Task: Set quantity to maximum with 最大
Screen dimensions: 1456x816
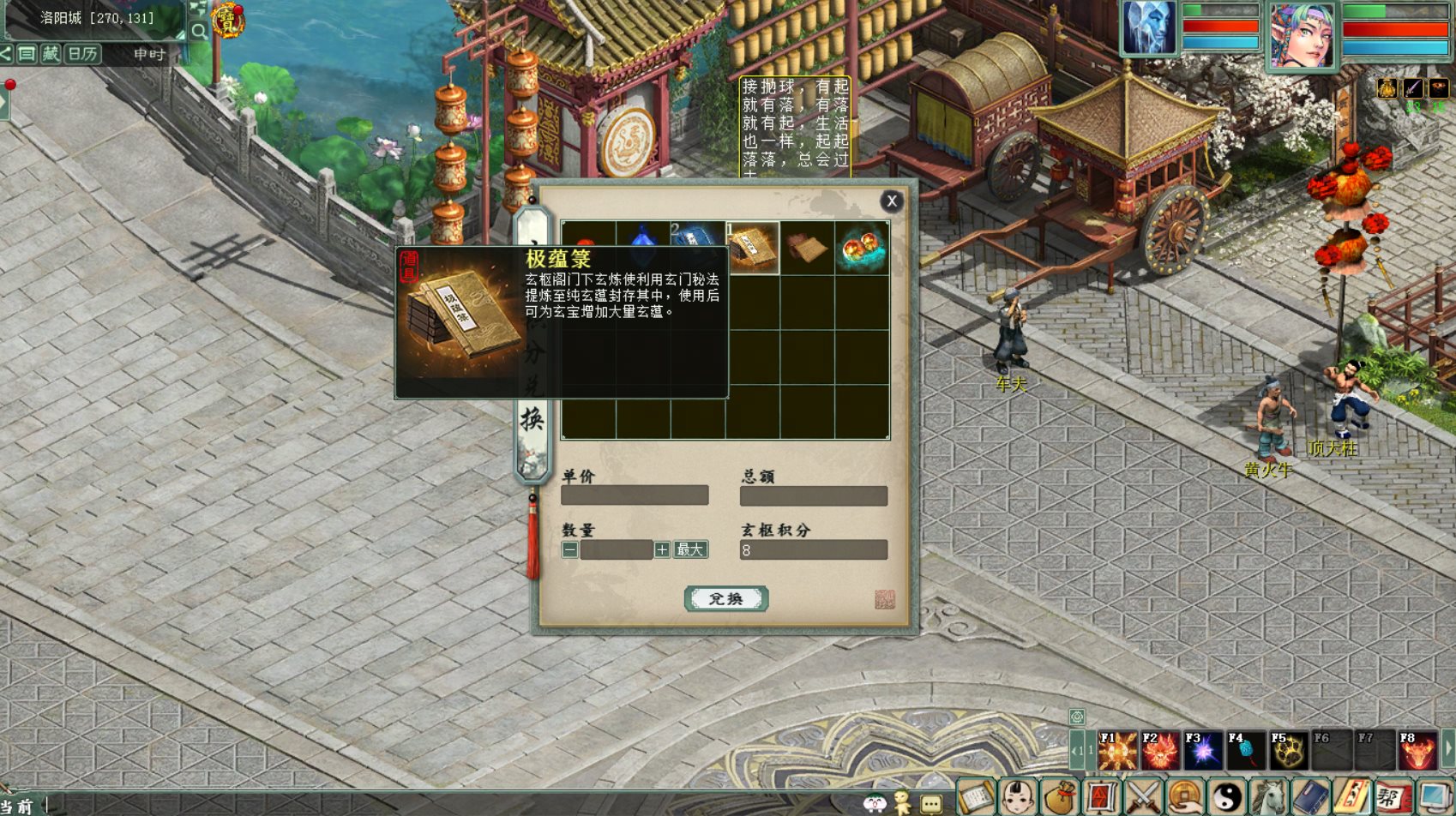Action: point(690,549)
